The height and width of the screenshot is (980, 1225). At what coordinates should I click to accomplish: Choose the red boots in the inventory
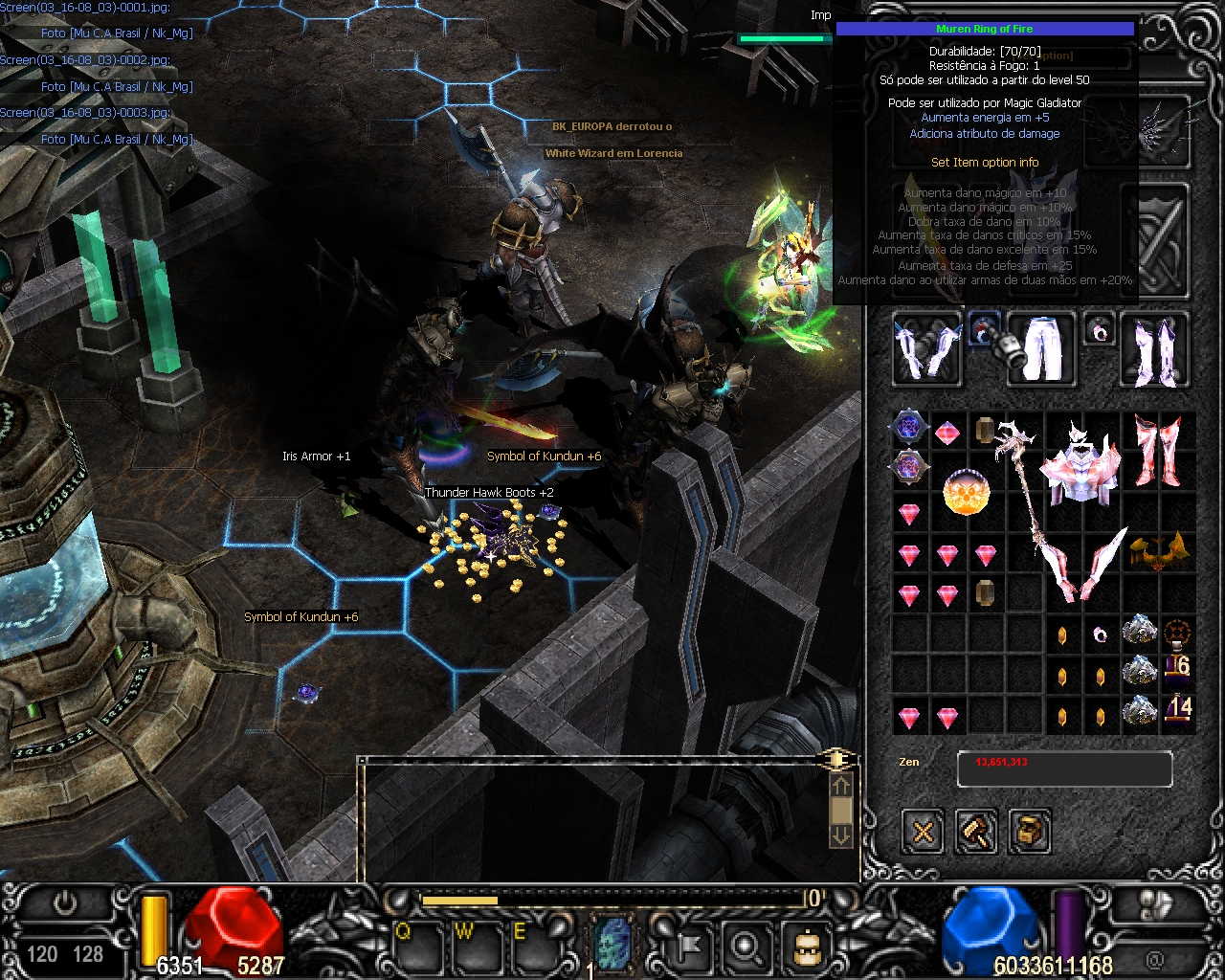(x=1157, y=450)
